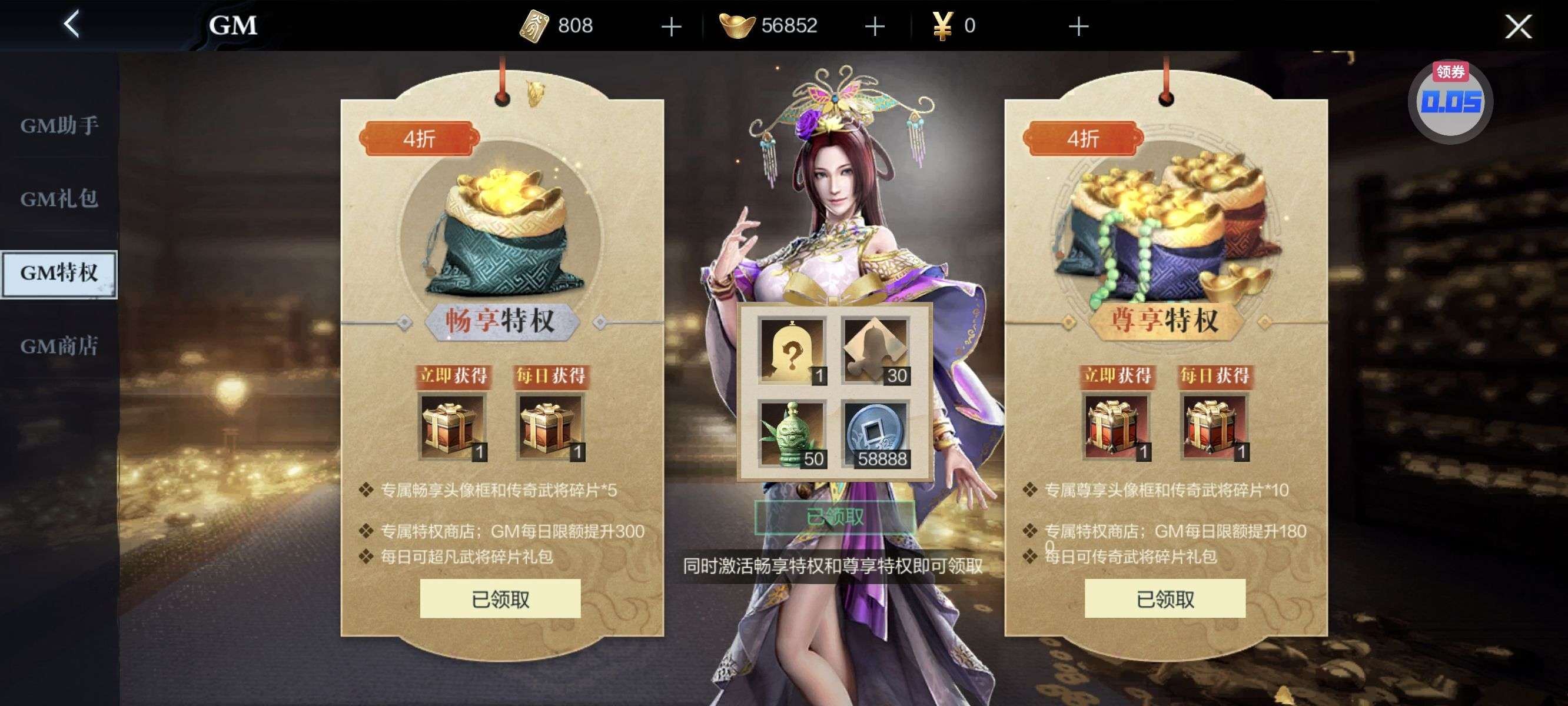Tap the green 已领取 button below center rewards

(x=835, y=517)
